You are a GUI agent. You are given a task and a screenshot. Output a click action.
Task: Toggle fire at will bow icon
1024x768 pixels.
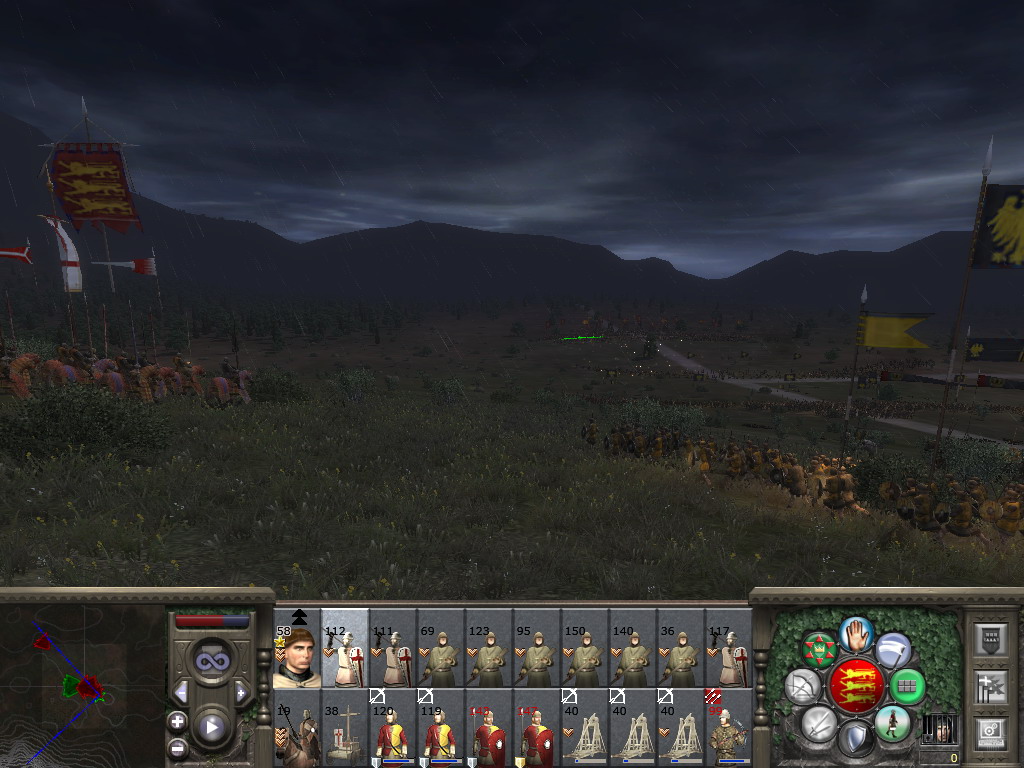(802, 687)
